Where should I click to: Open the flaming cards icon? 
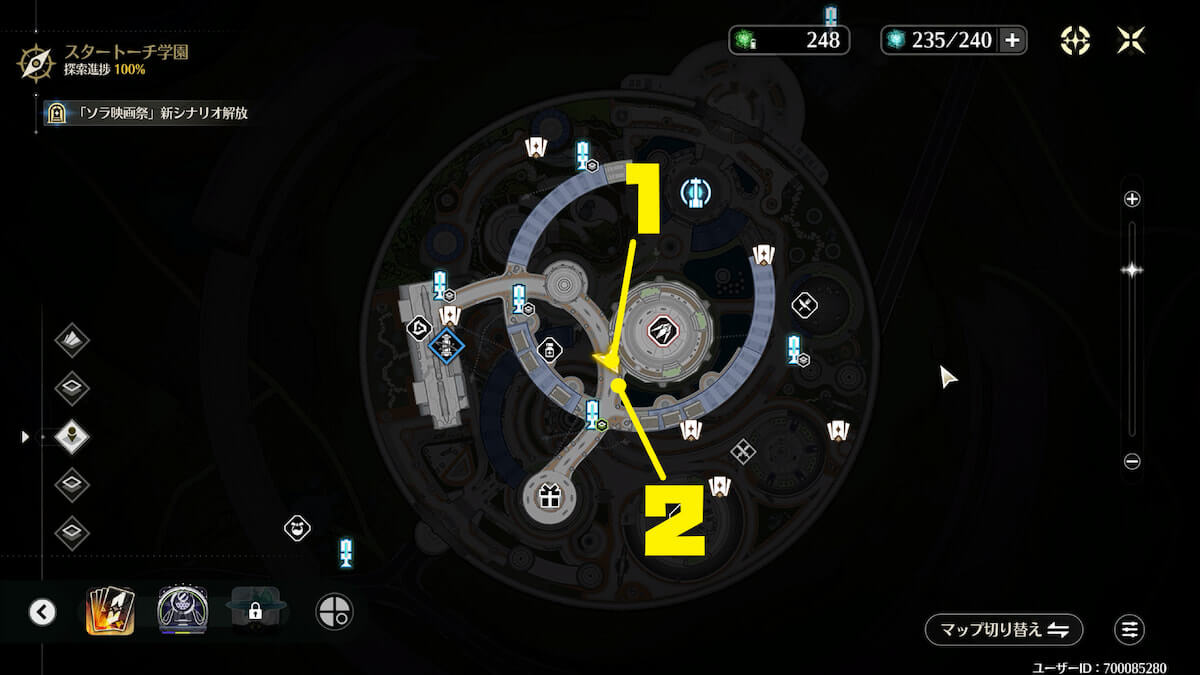coord(110,610)
